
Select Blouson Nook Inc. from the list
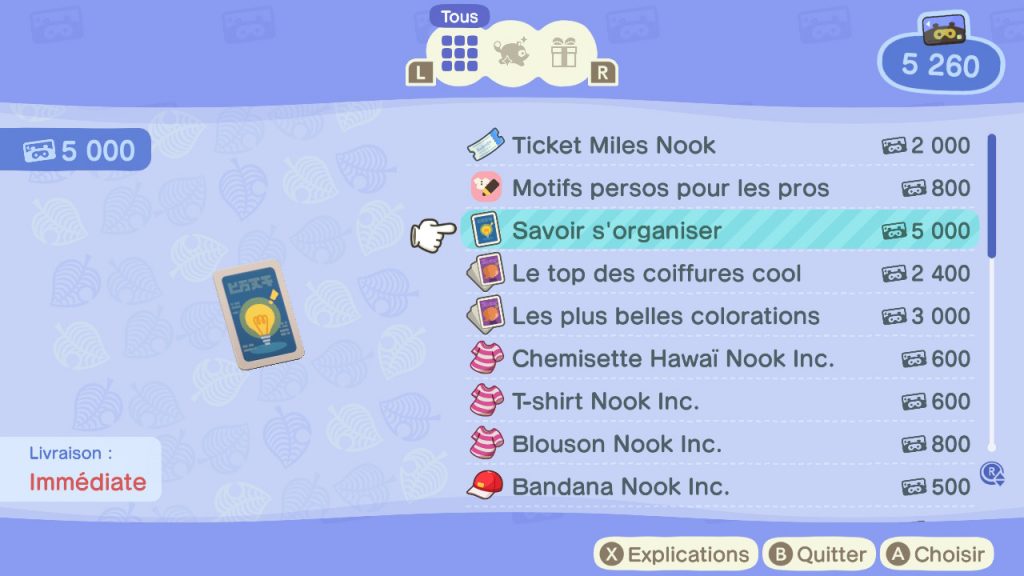720,444
